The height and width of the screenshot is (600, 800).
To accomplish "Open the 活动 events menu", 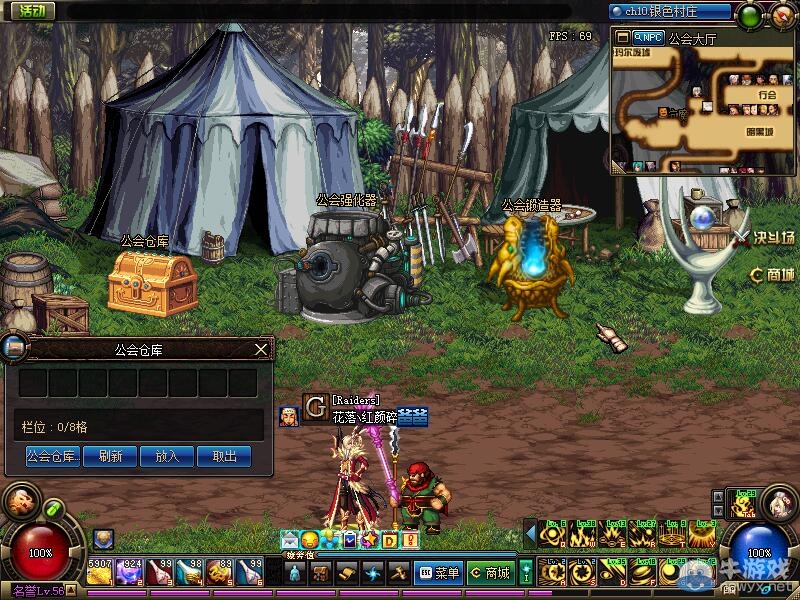I will (28, 11).
